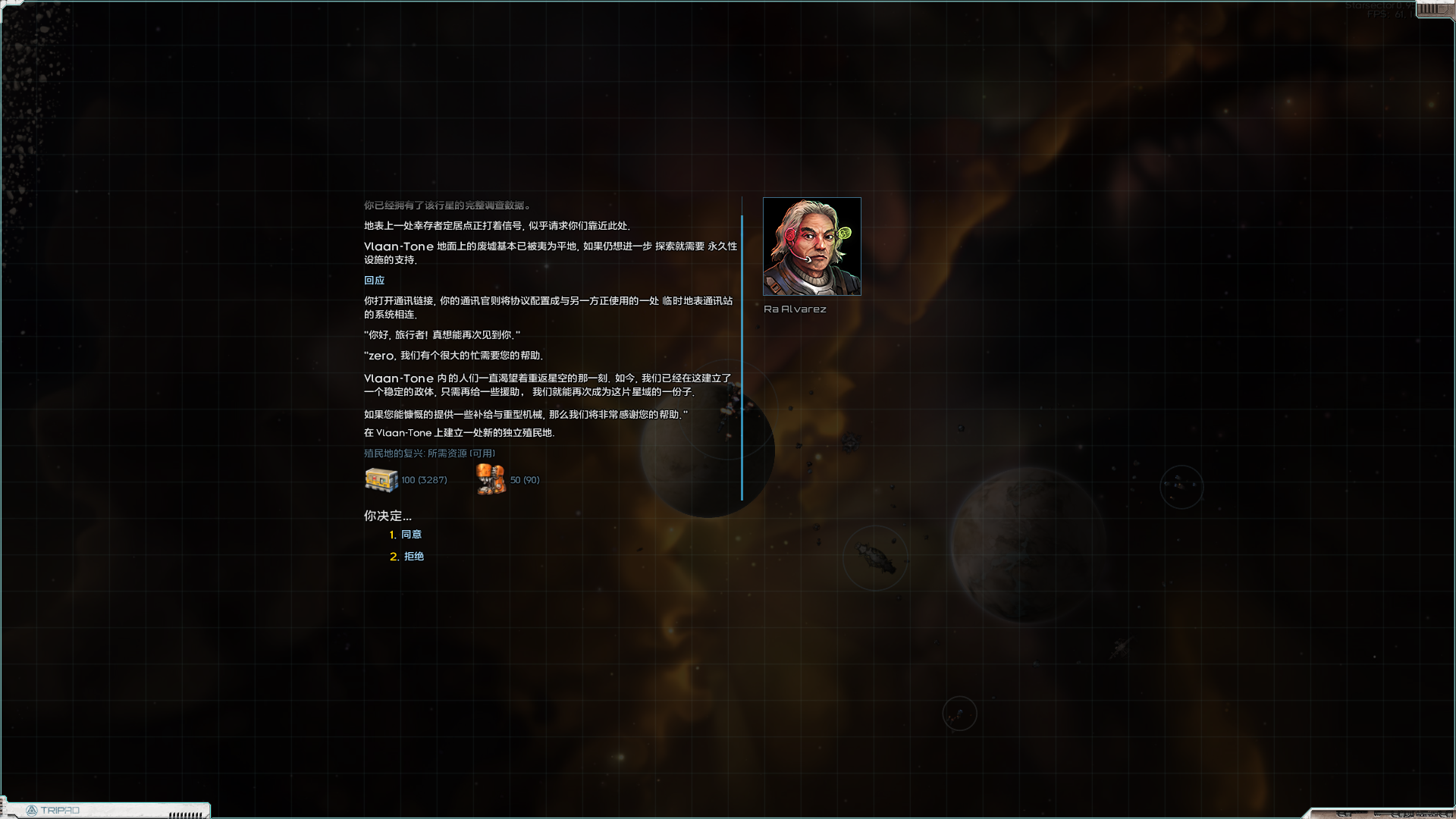Click the 50 (90) machinery amount
Screen dimensions: 1456x819
(x=524, y=479)
